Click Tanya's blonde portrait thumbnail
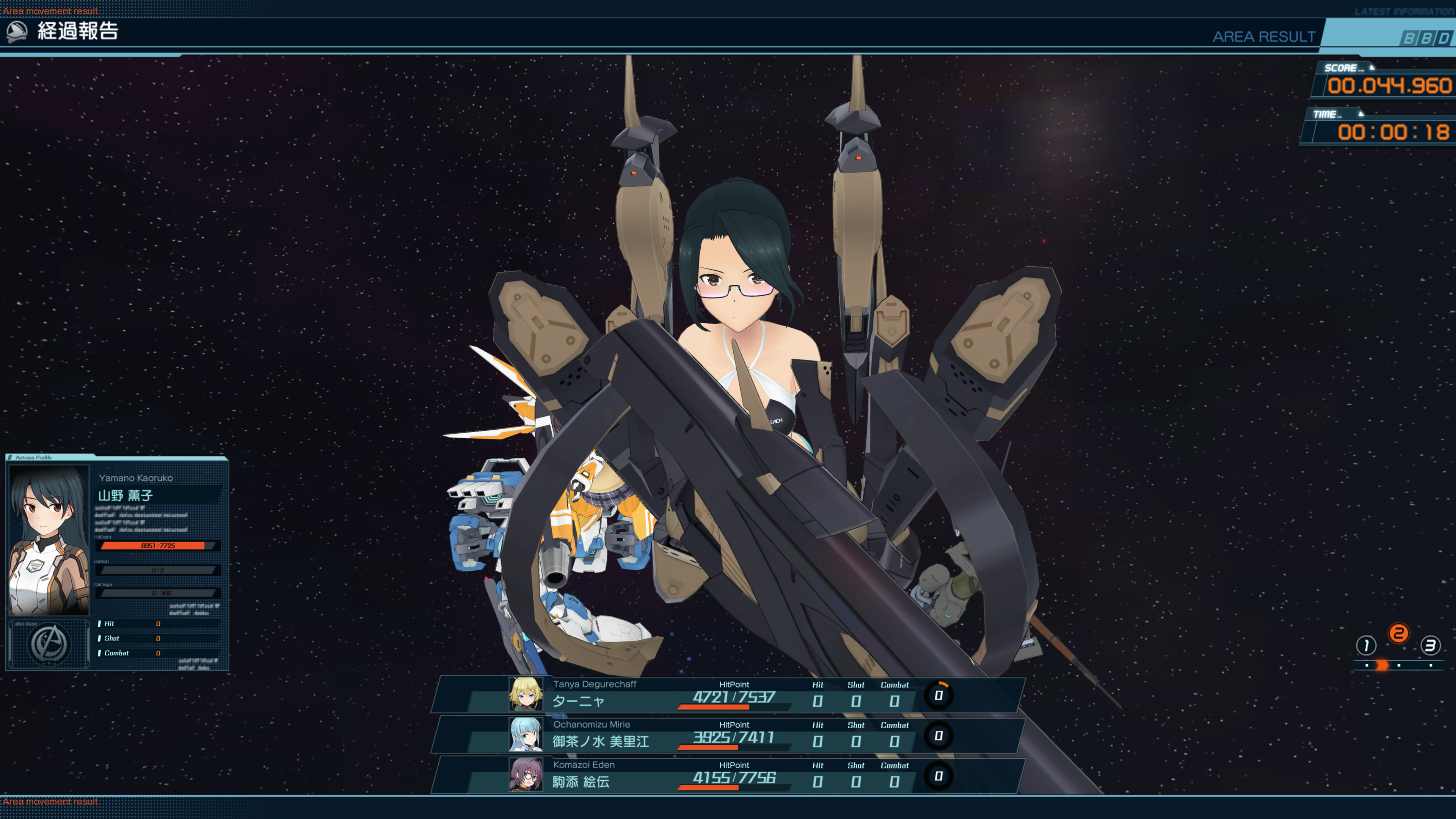1456x819 pixels. click(x=525, y=695)
